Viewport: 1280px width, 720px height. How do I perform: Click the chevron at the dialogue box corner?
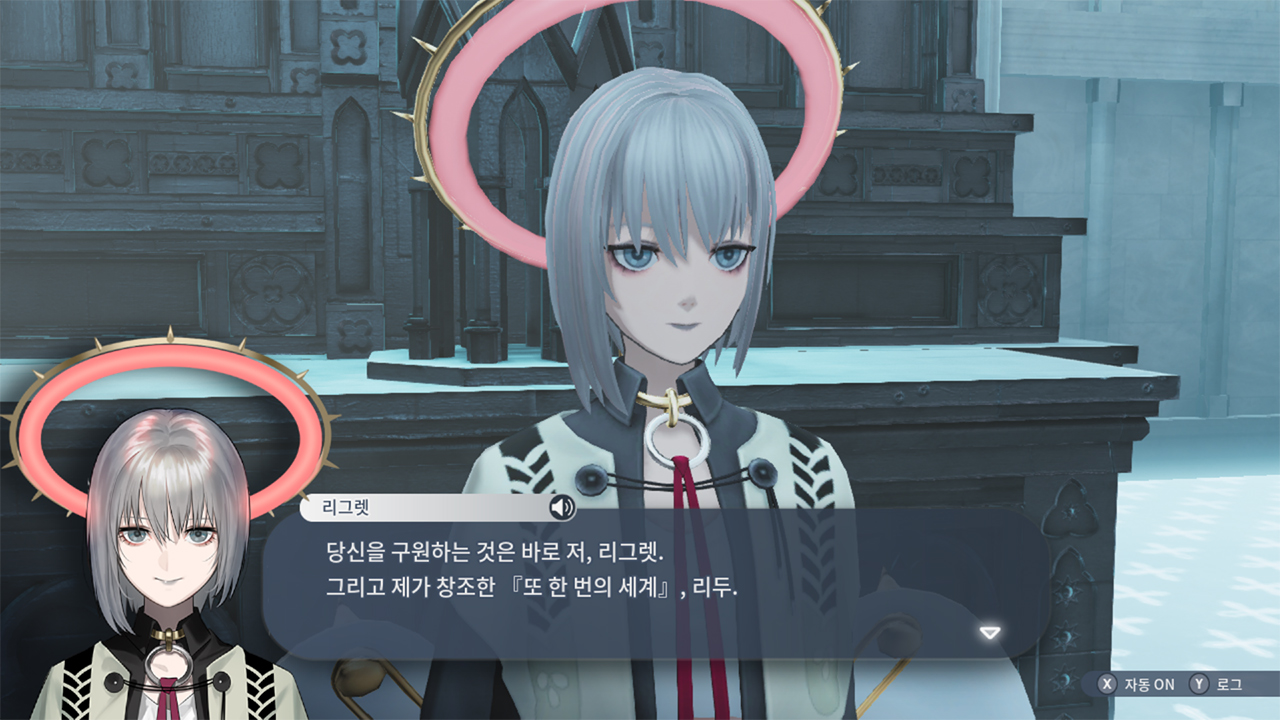pos(988,631)
